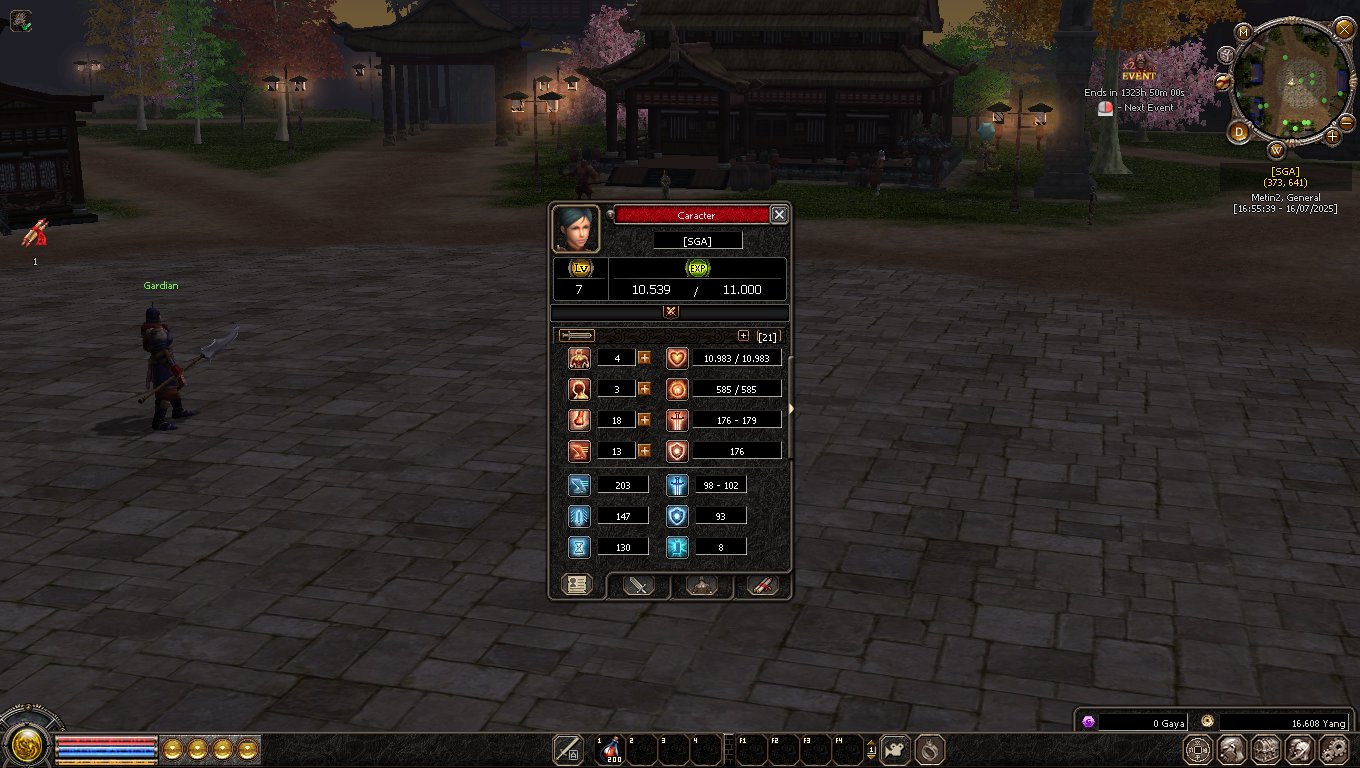Switch to the crossed swords skills tab
The height and width of the screenshot is (768, 1360).
click(638, 586)
